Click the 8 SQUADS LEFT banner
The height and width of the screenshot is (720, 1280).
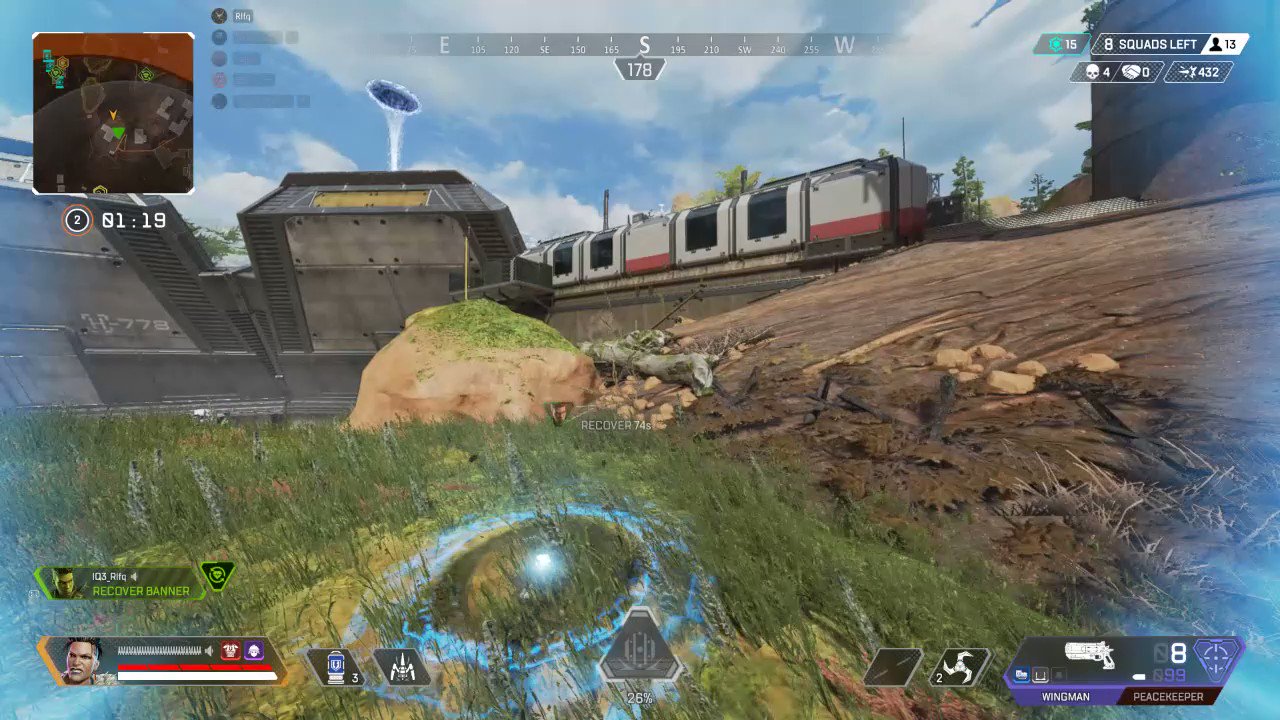[x=1148, y=44]
